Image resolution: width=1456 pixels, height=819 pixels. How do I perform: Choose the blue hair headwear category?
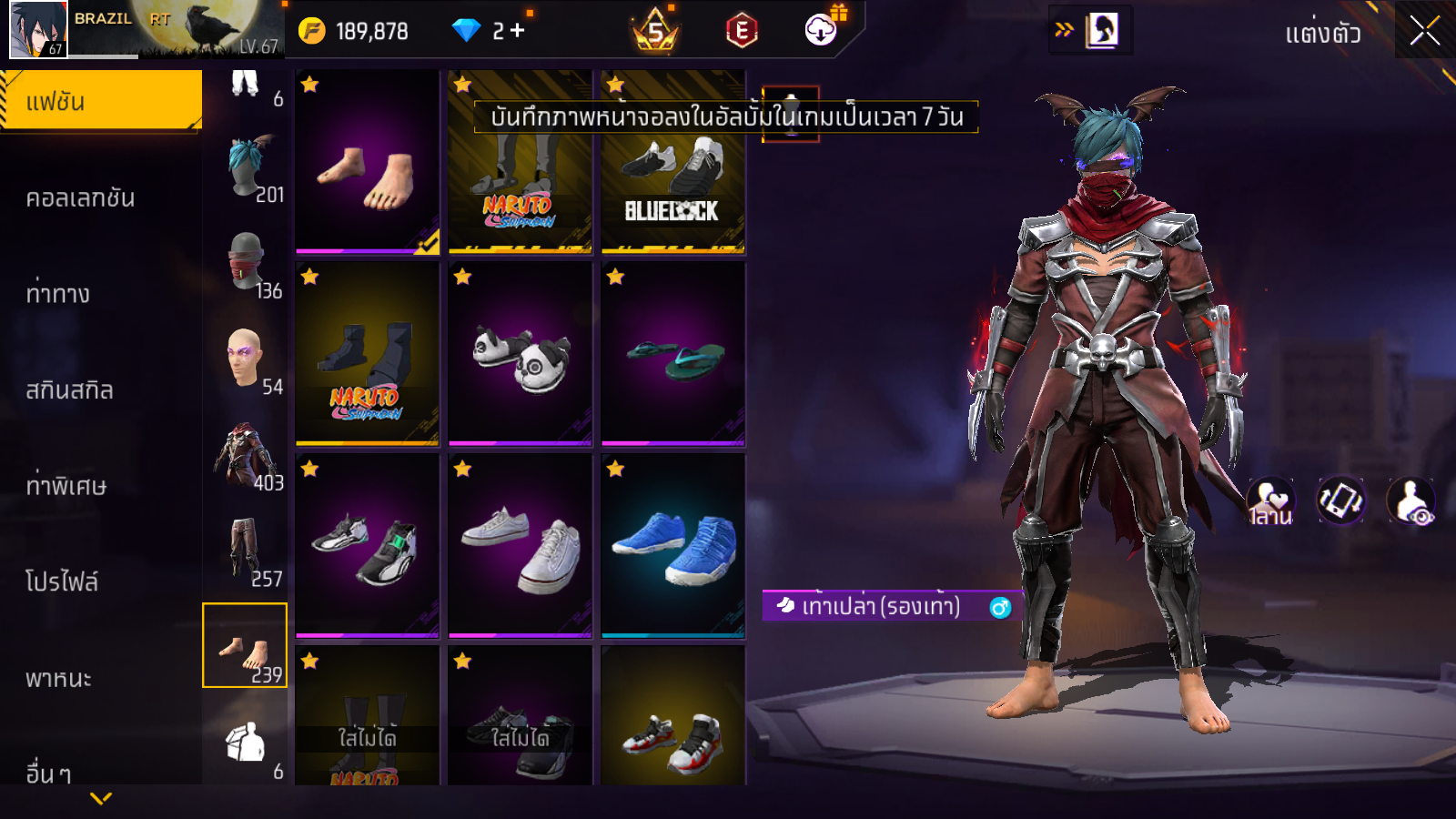pyautogui.click(x=246, y=168)
